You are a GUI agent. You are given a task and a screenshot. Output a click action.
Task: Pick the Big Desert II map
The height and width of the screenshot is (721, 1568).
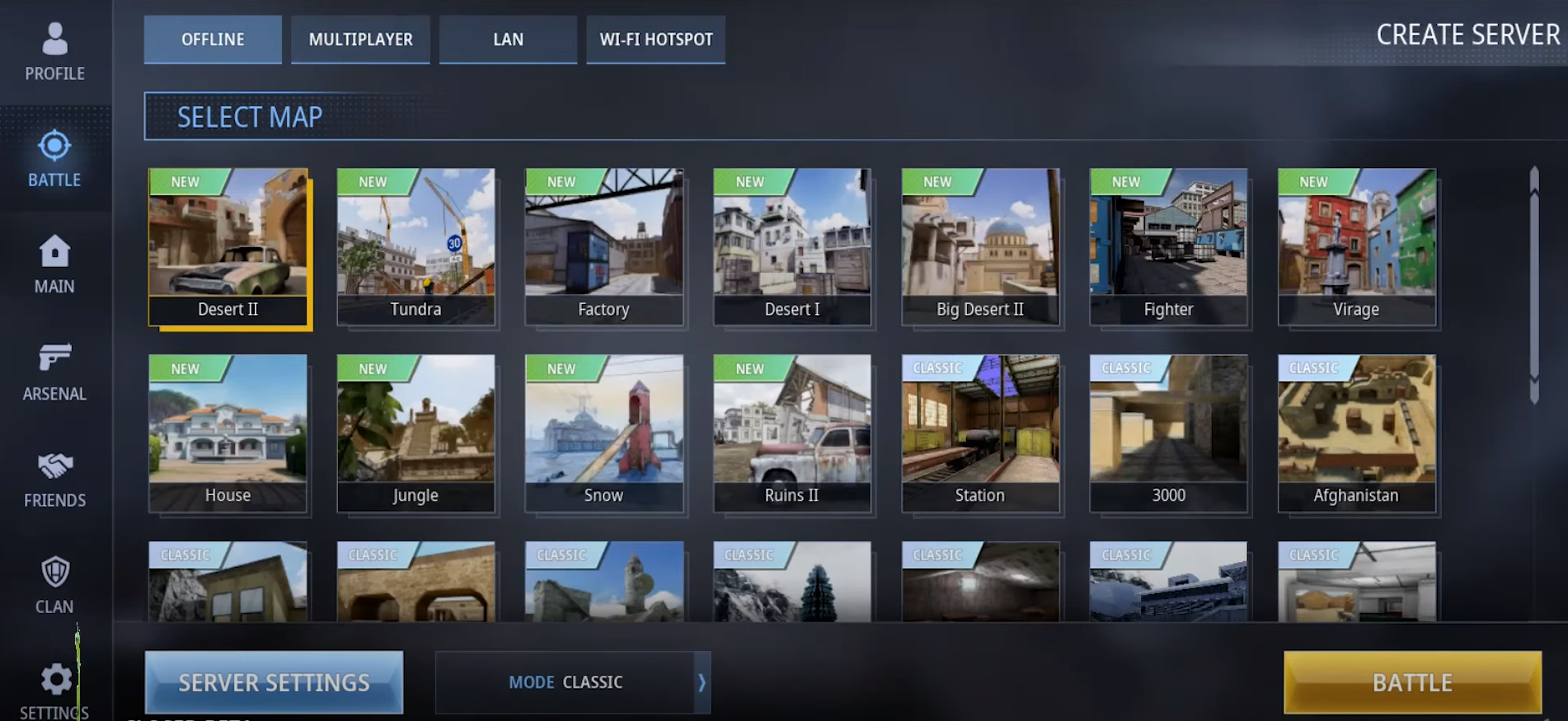980,246
